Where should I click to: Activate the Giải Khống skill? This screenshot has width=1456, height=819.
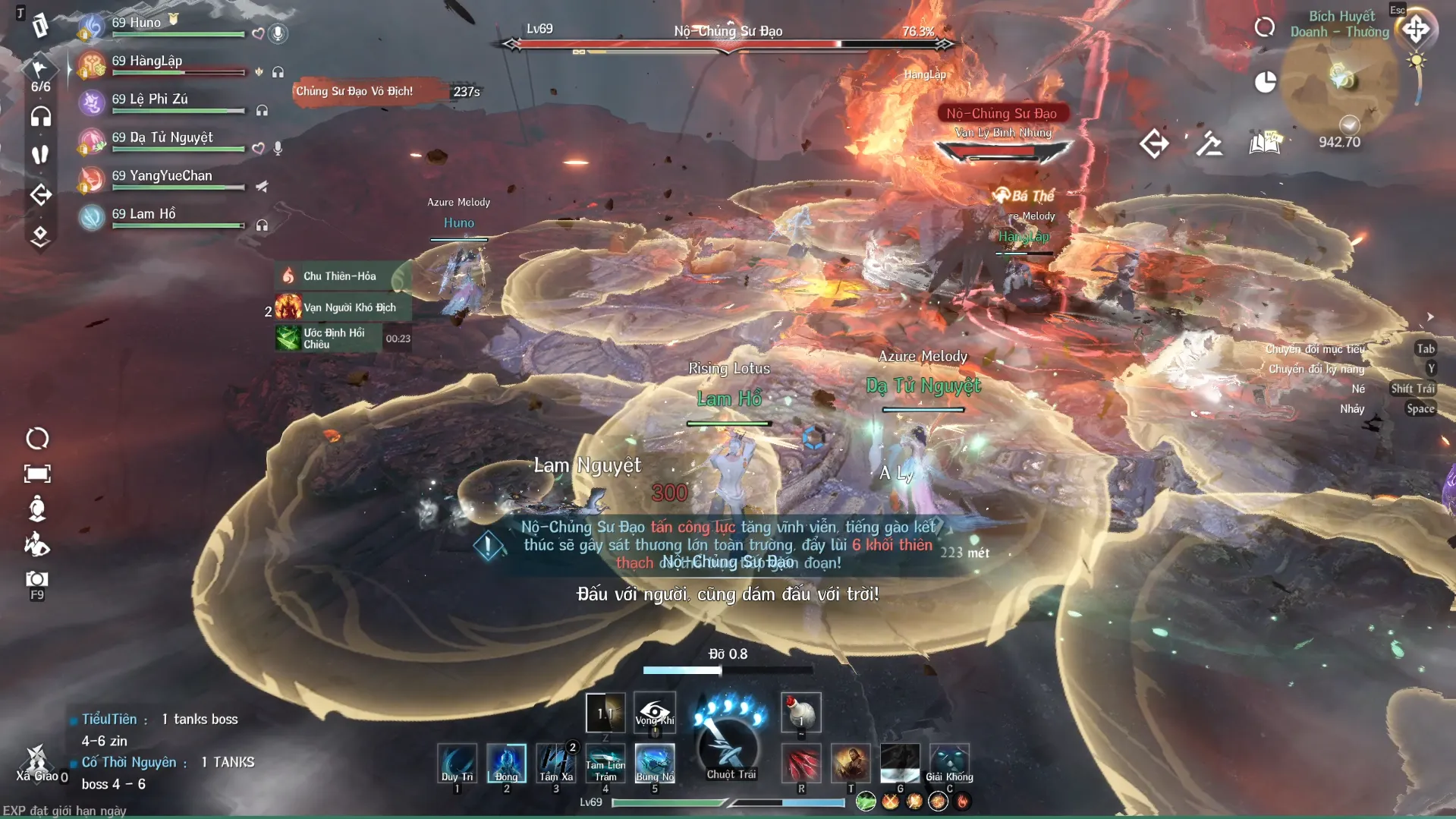point(949,762)
